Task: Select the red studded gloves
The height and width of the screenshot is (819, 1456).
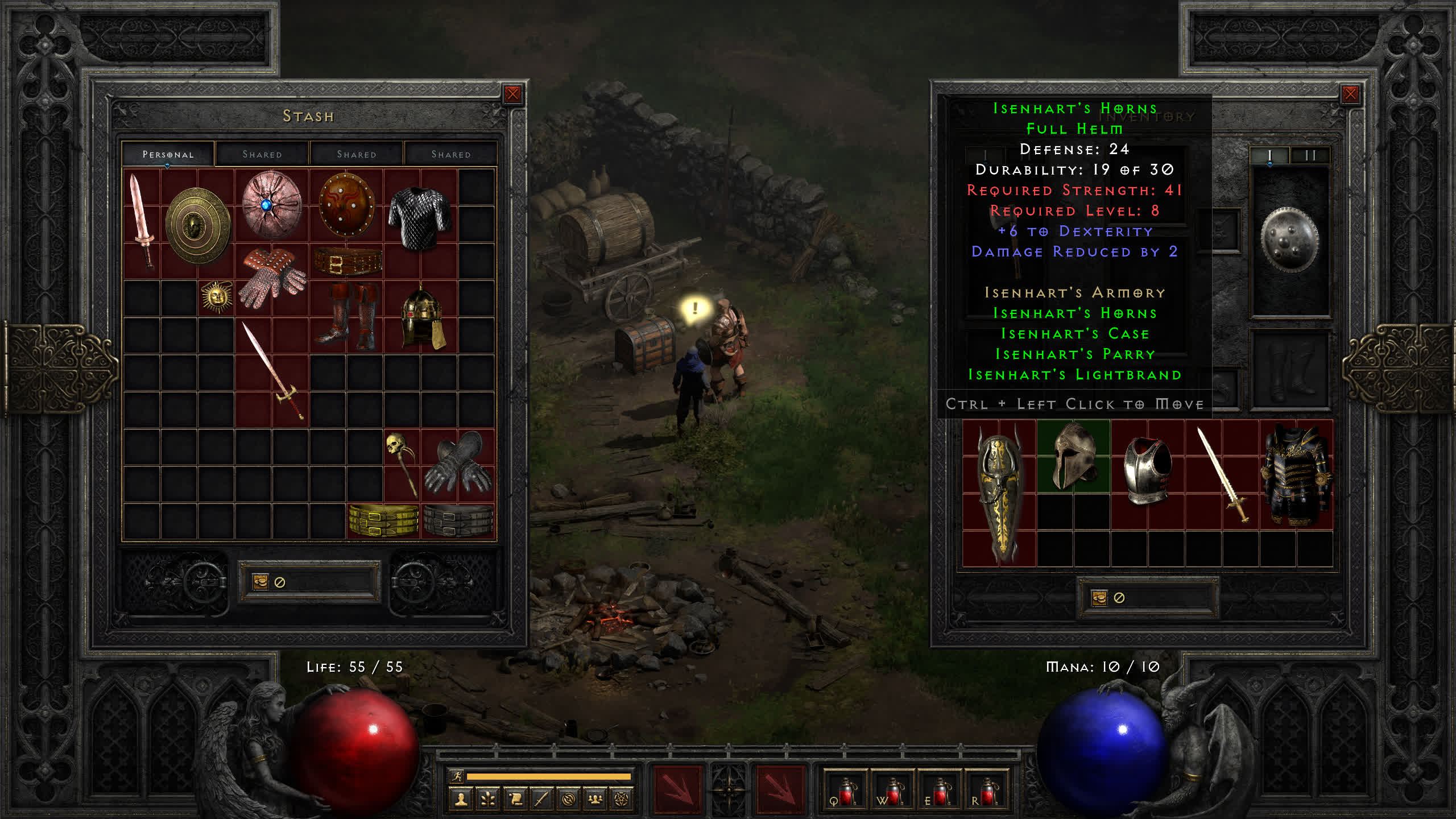Action: pyautogui.click(x=272, y=278)
